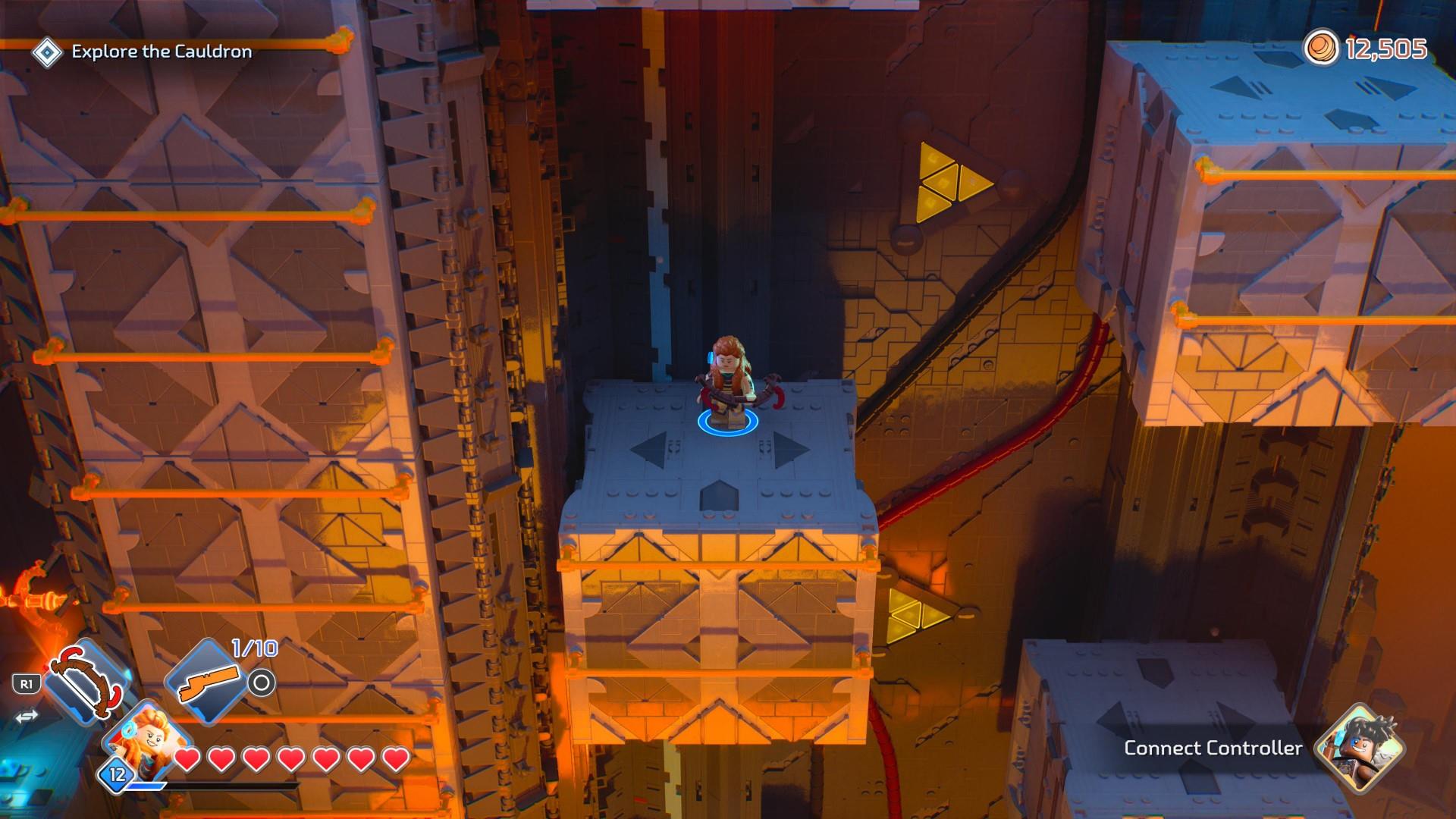
Task: Click the Explore the Cauldron objective tracker
Action: (x=161, y=52)
